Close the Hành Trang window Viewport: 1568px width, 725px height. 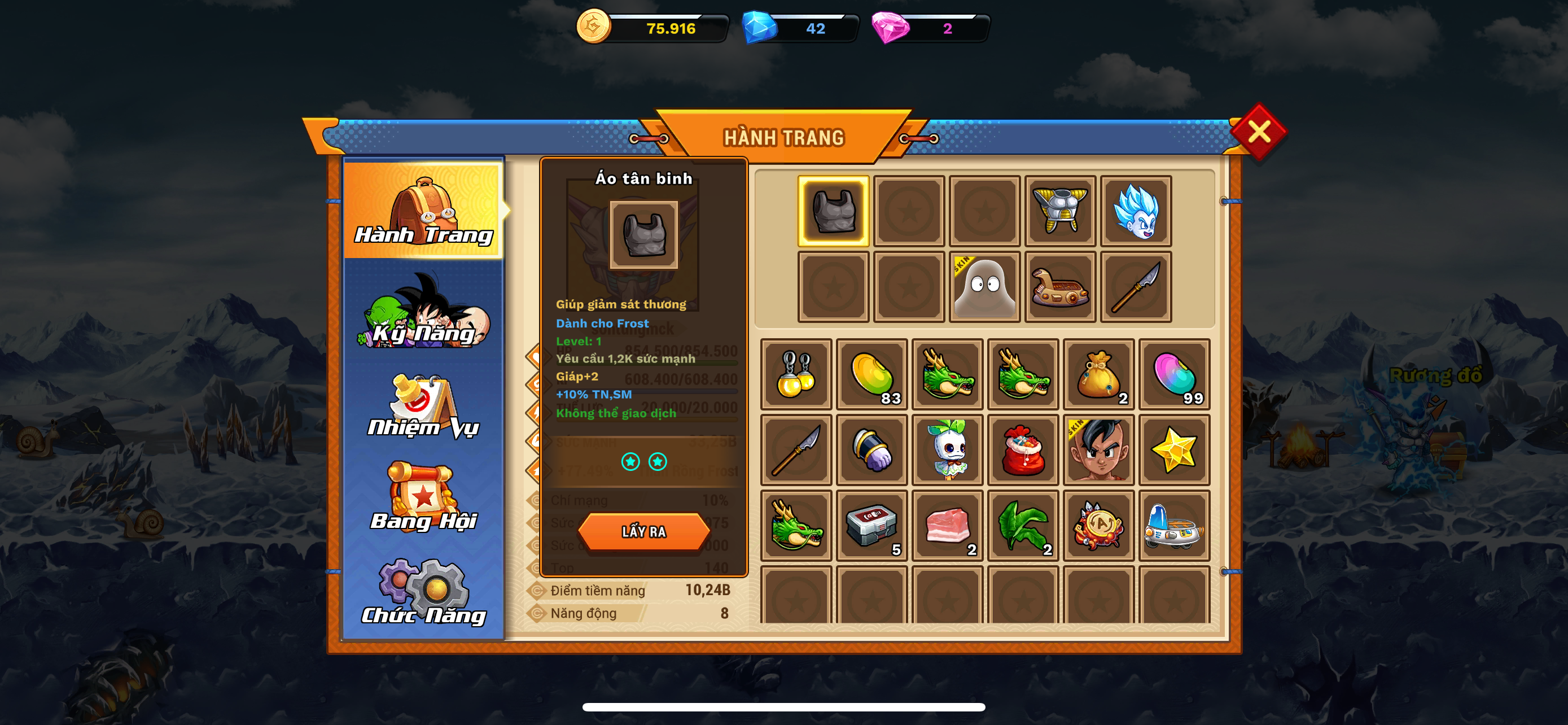coord(1258,132)
